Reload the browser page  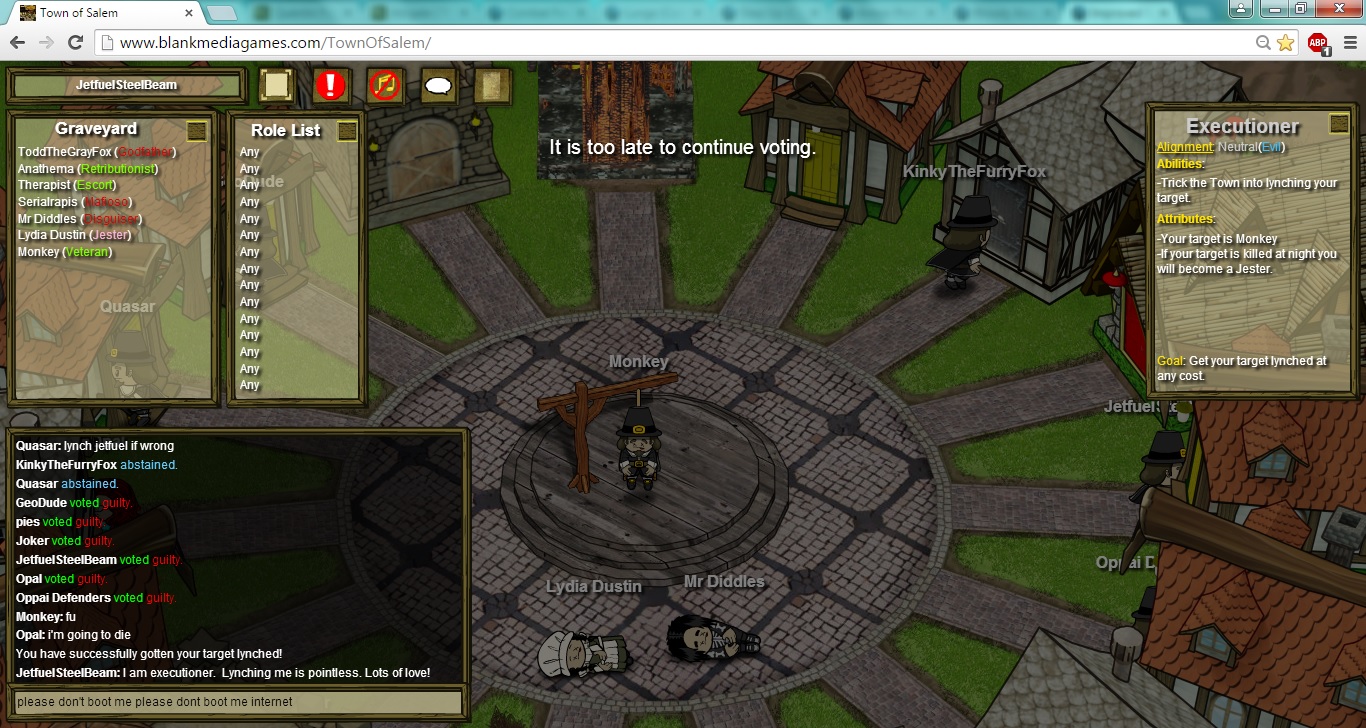point(75,42)
